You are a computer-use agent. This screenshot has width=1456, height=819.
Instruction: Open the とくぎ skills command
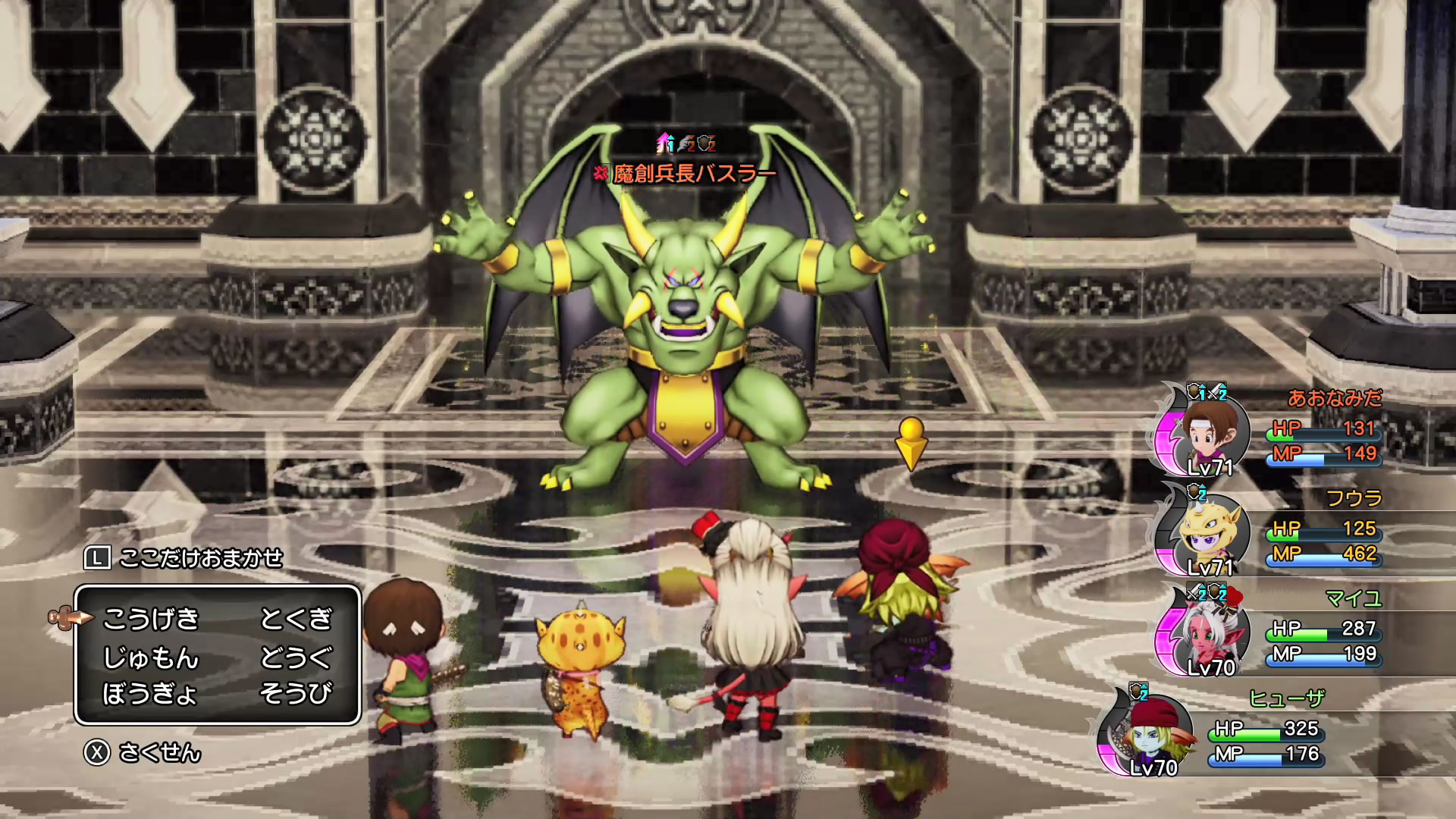click(296, 620)
